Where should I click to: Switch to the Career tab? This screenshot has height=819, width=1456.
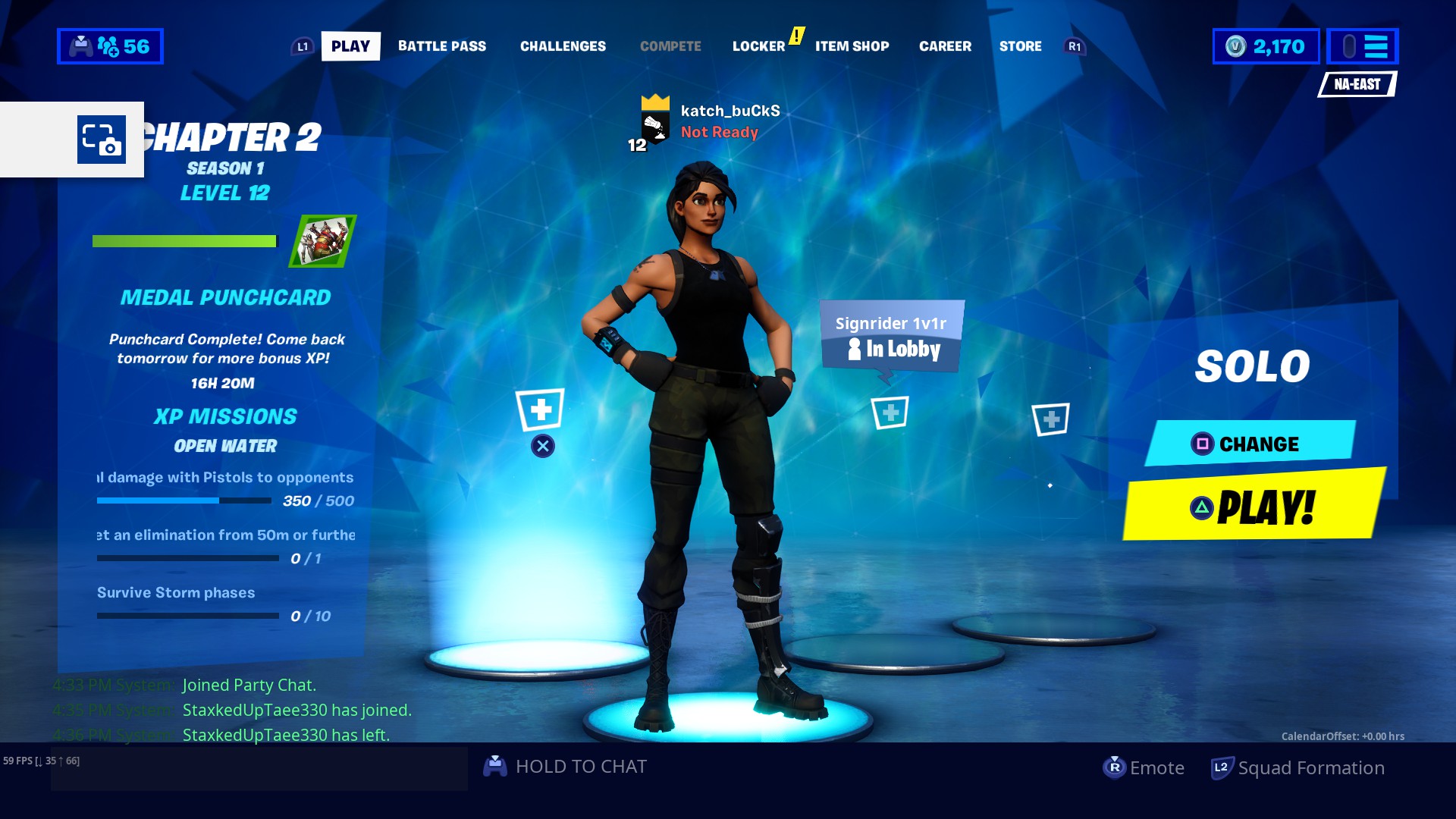(945, 46)
